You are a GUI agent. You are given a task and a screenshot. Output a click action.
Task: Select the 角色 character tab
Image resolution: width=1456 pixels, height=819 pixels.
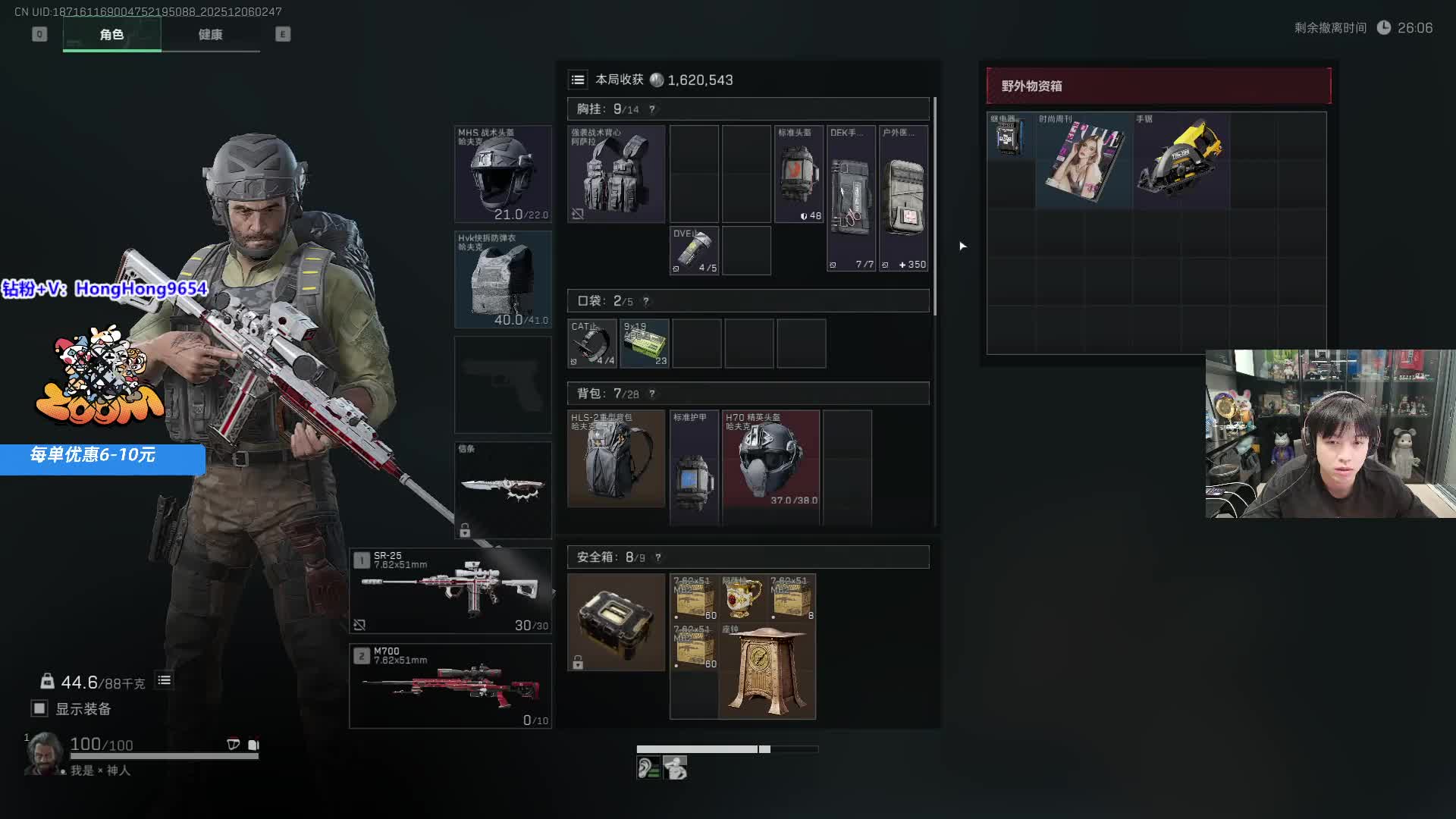point(111,35)
